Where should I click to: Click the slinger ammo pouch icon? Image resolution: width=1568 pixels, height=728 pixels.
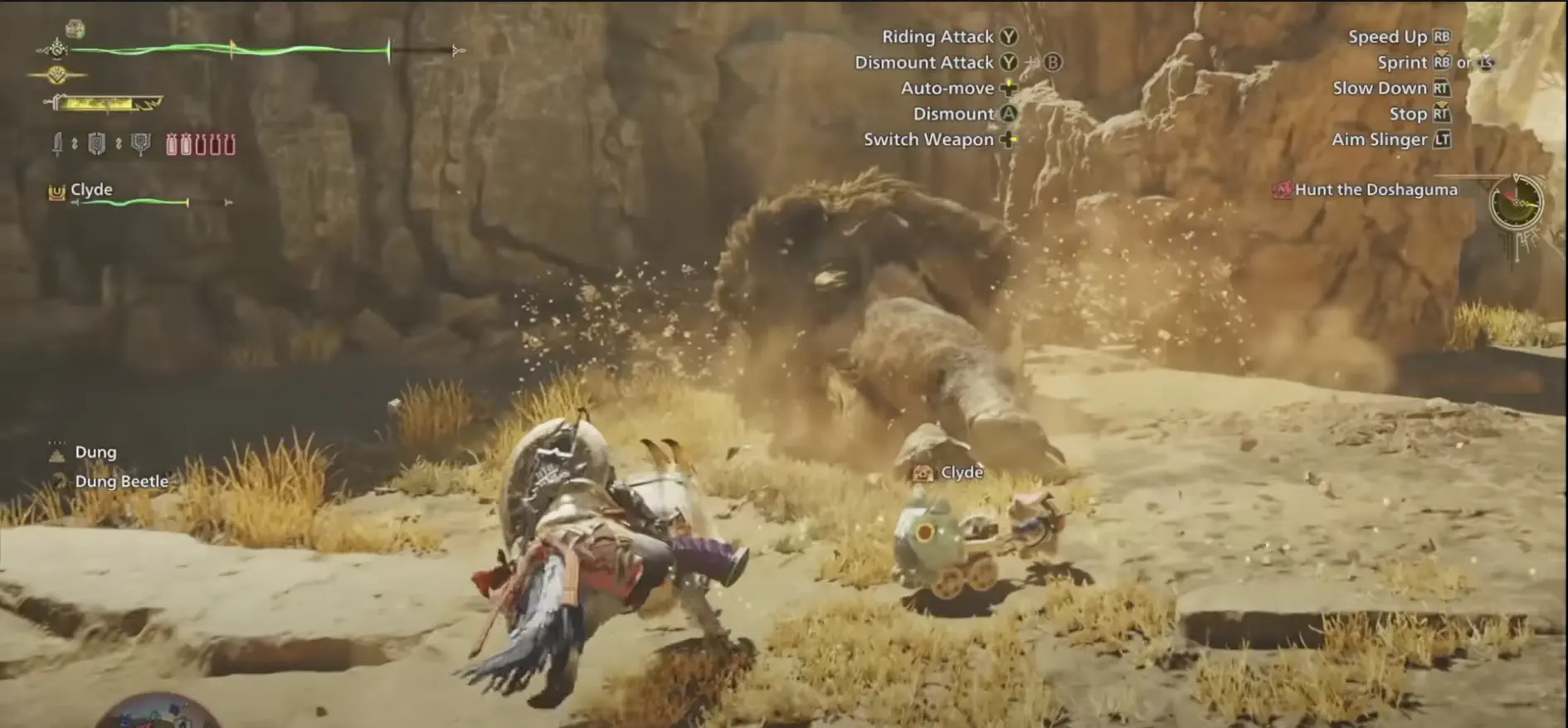click(141, 143)
